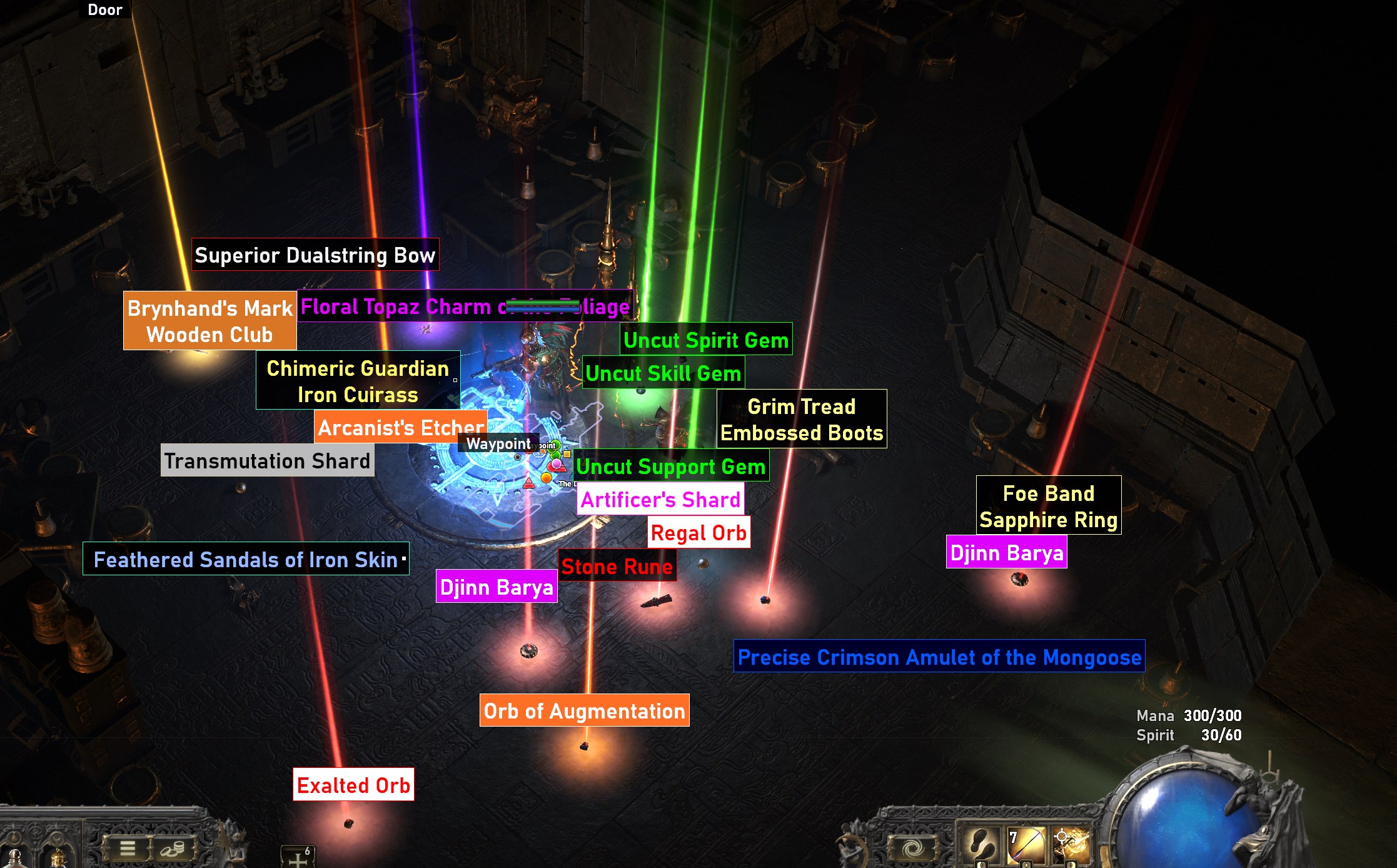Image resolution: width=1397 pixels, height=868 pixels.
Task: Grab the Precise Crimson Amulet of the Mongoose
Action: click(940, 657)
